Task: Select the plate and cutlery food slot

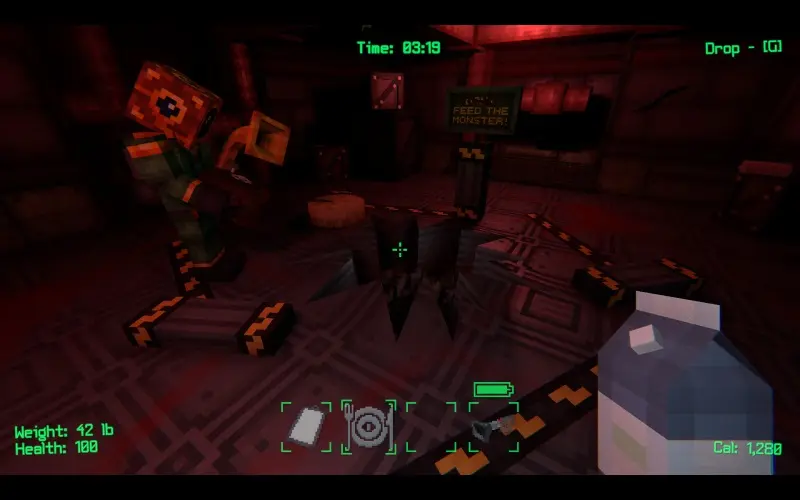Action: [368, 427]
